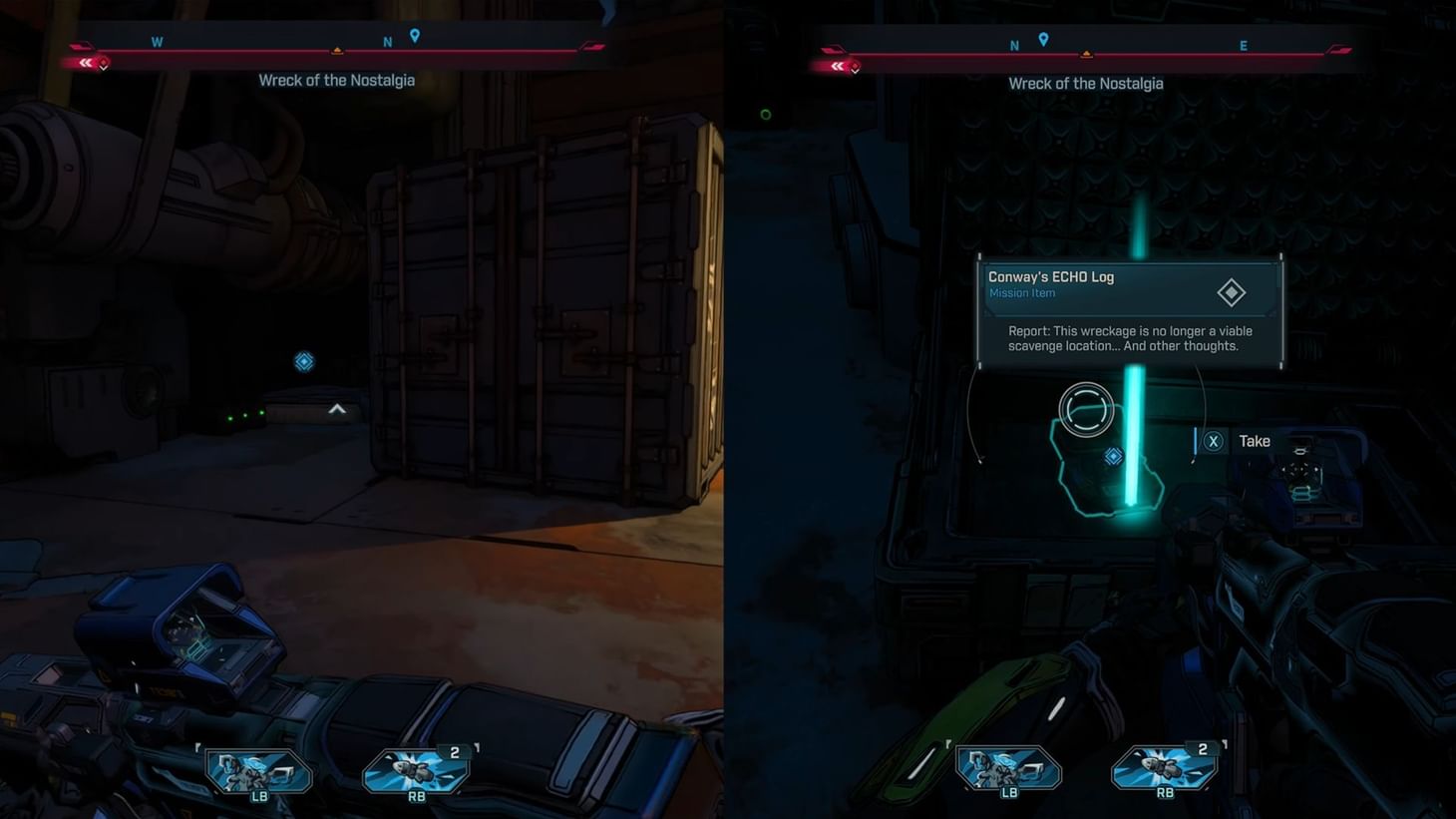Click the blue waypoint pin on left compass
This screenshot has width=1456, height=819.
tap(415, 34)
